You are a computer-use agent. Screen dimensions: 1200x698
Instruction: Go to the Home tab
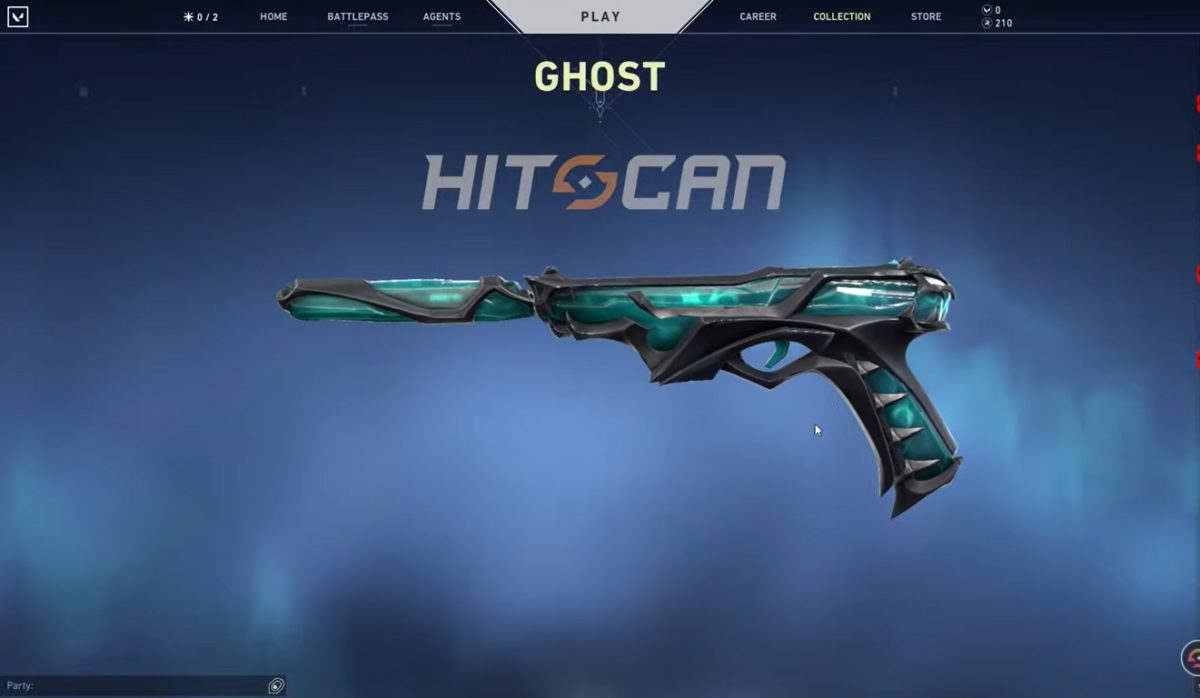(x=273, y=17)
